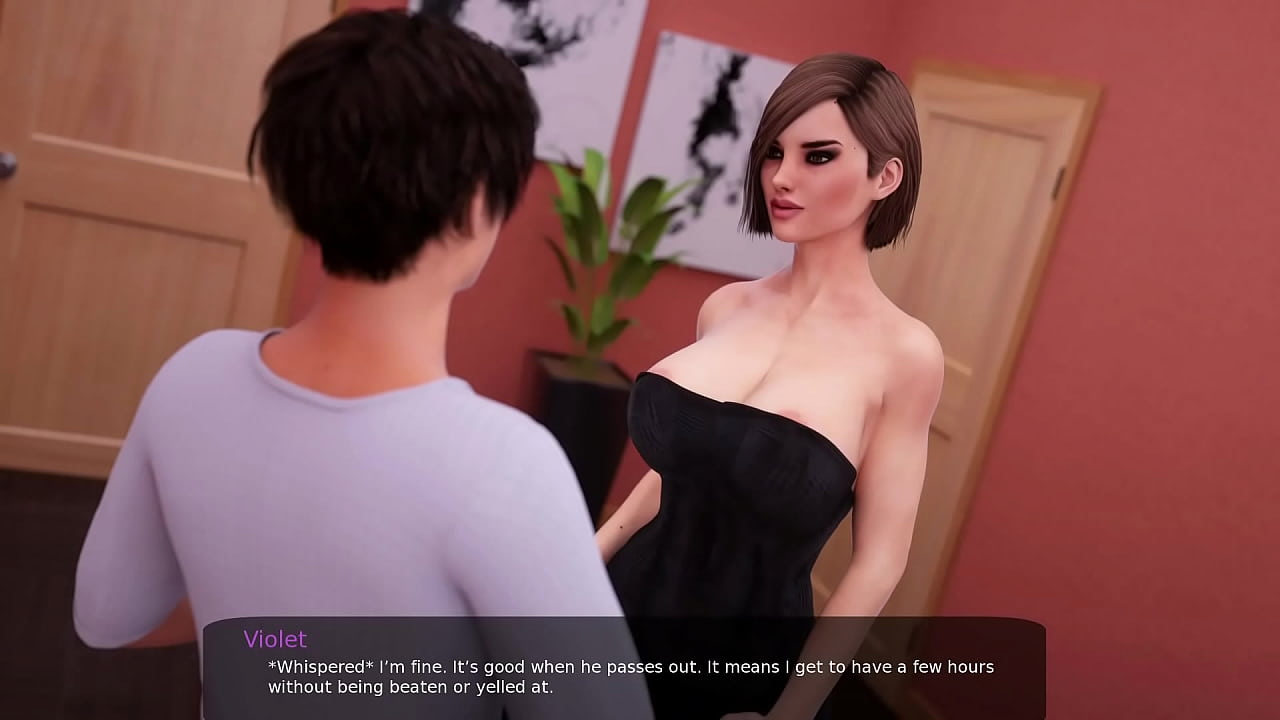This screenshot has height=720, width=1280.
Task: Click Violet's dialogue box to continue
Action: pyautogui.click(x=625, y=668)
